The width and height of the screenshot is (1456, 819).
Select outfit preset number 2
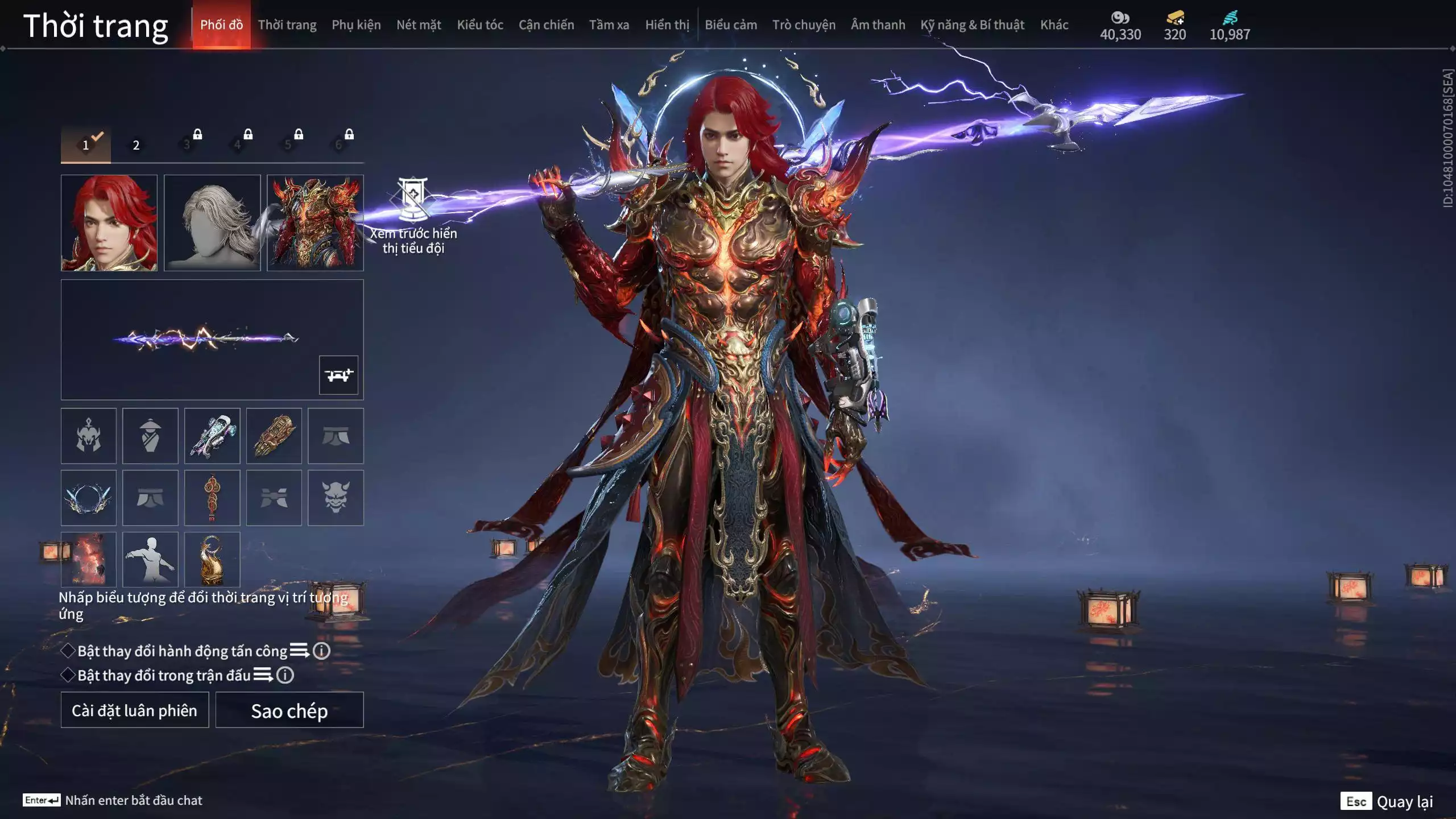[x=136, y=145]
